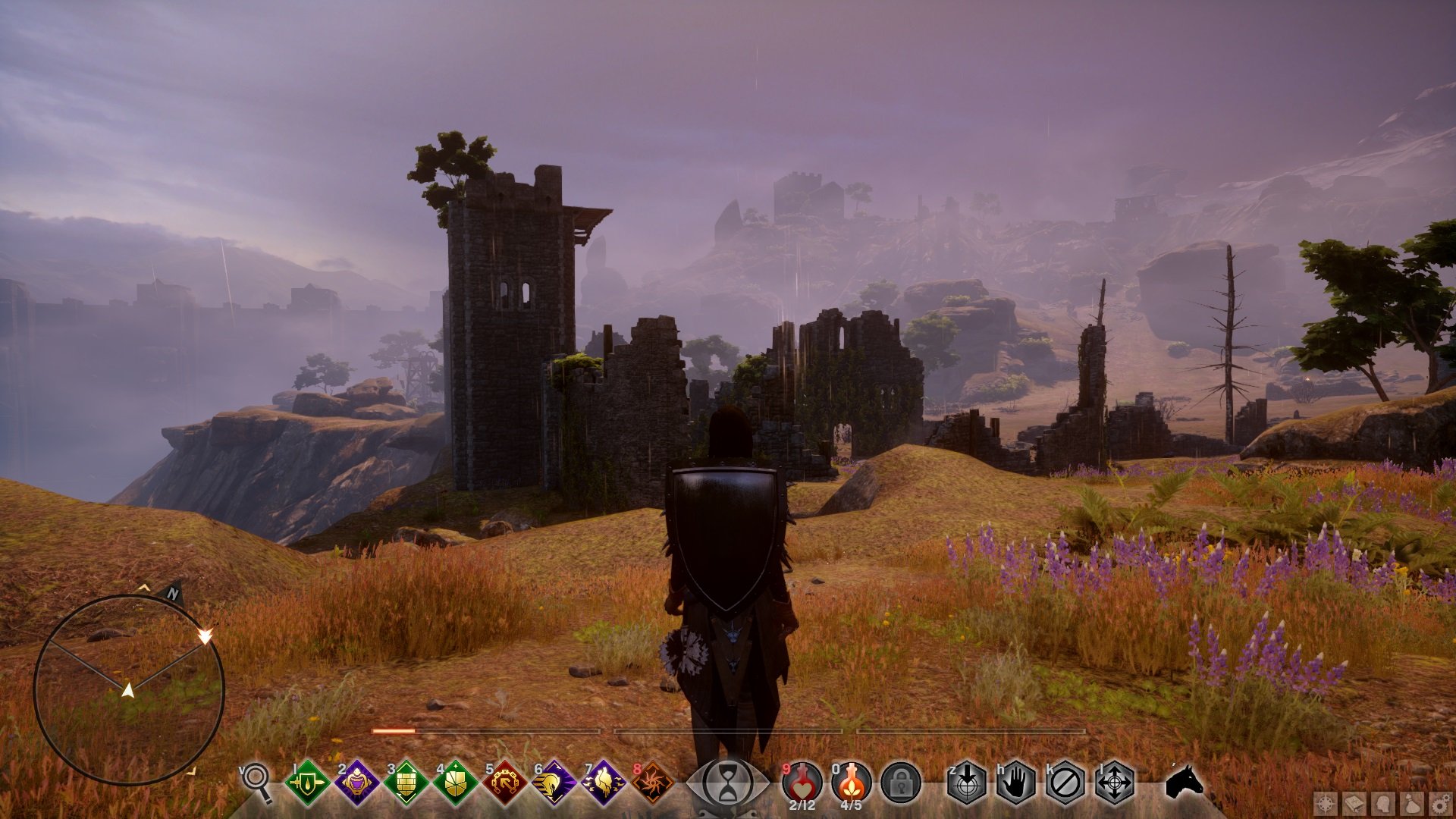Trigger the brick shield wall ability

[x=406, y=782]
